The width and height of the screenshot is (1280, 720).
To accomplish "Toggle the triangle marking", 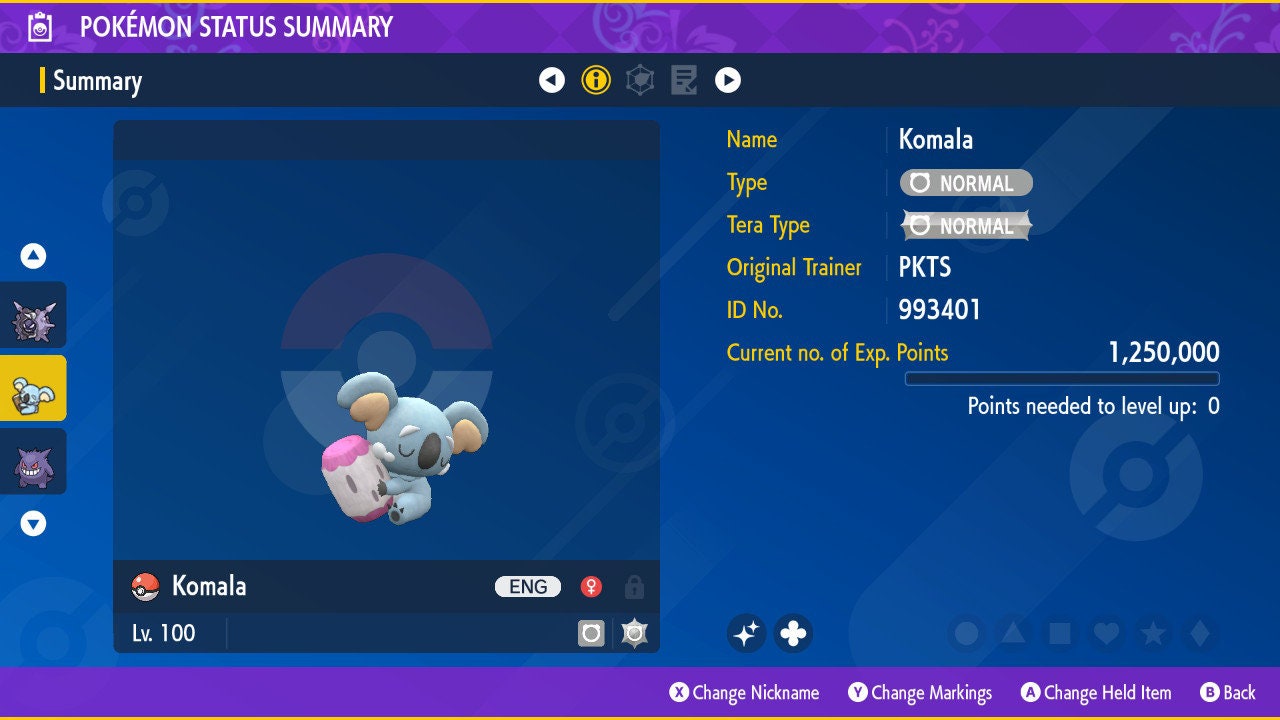I will (x=1013, y=633).
